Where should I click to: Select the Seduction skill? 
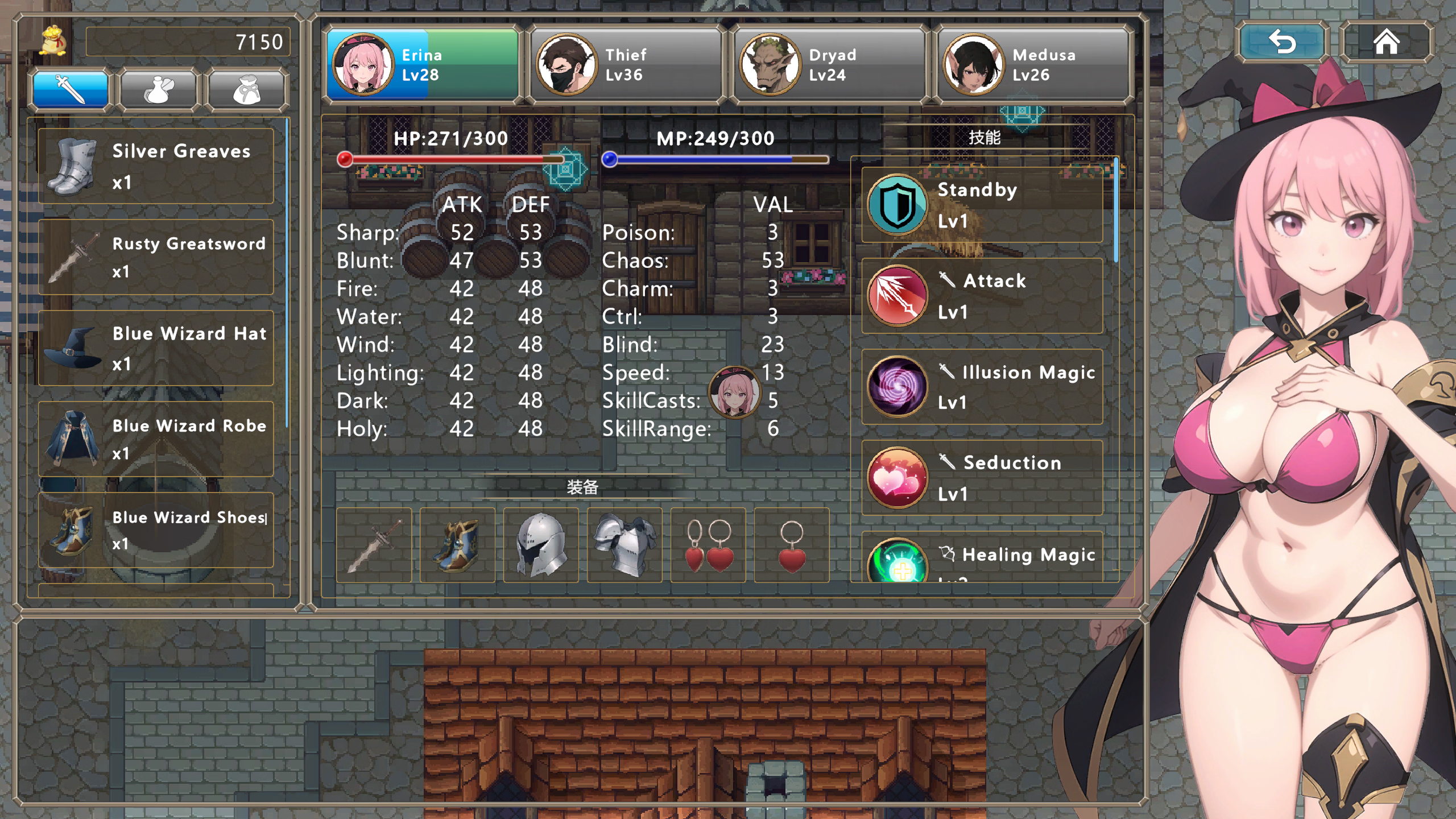982,478
